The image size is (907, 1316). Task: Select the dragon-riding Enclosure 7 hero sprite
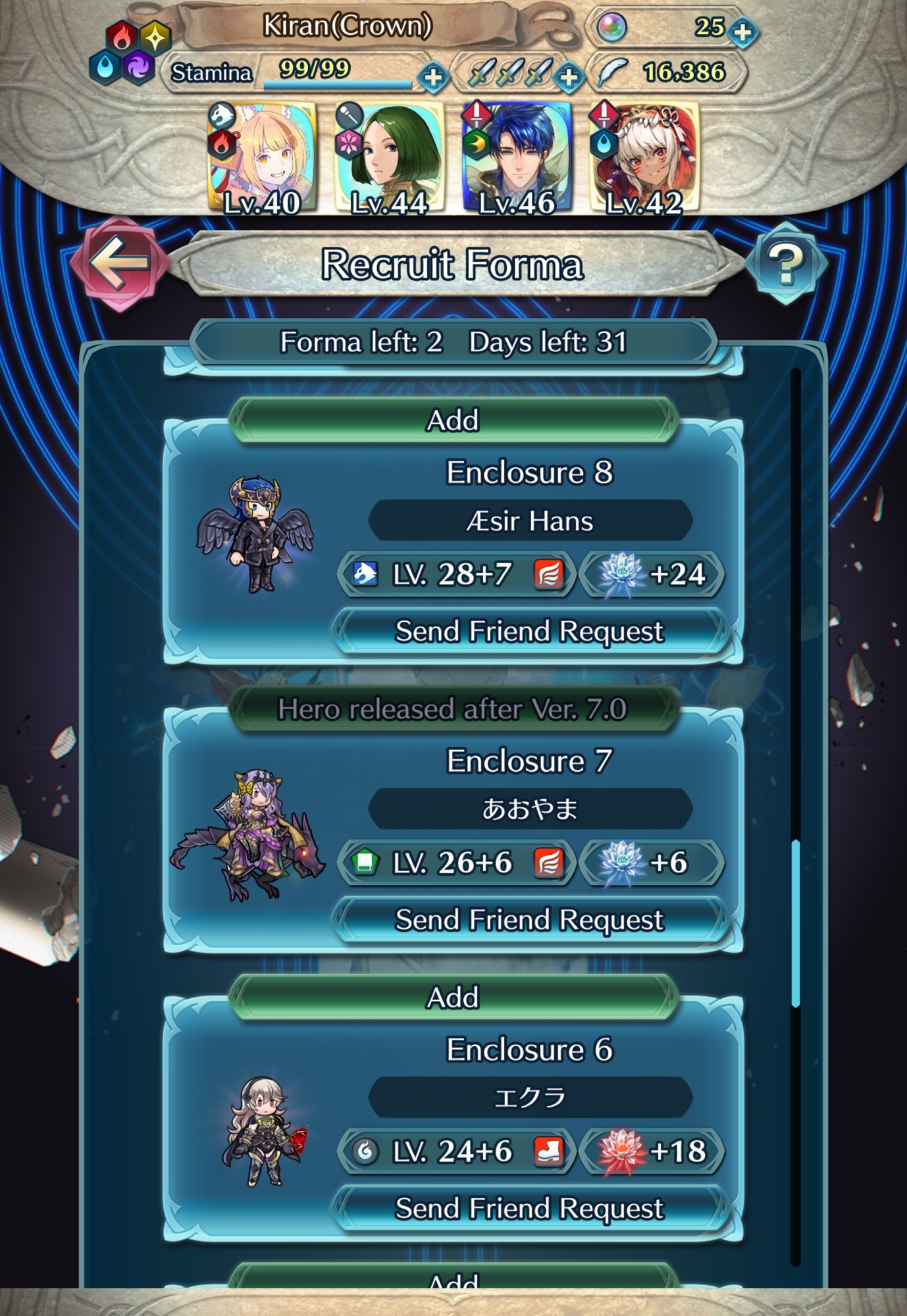[249, 834]
